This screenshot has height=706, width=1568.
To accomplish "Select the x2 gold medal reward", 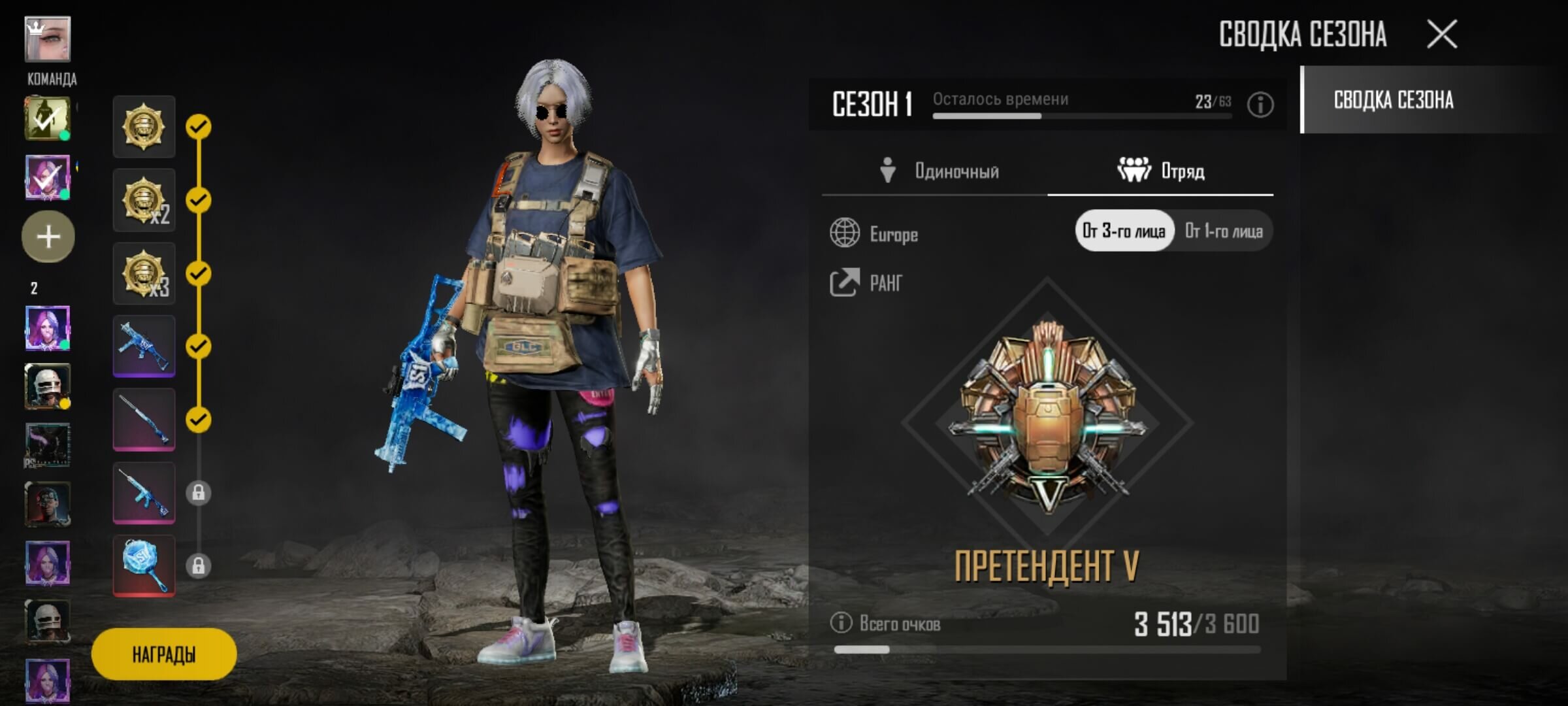I will click(x=144, y=200).
